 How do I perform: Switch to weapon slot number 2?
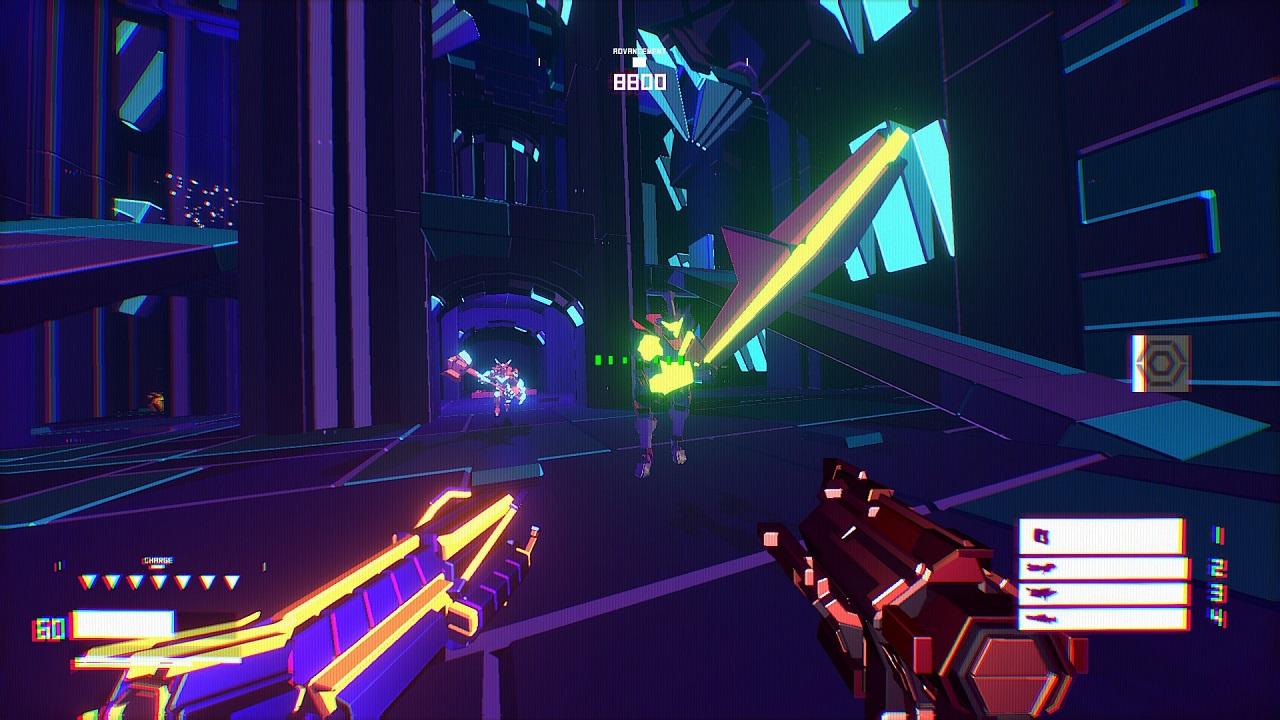(1103, 568)
